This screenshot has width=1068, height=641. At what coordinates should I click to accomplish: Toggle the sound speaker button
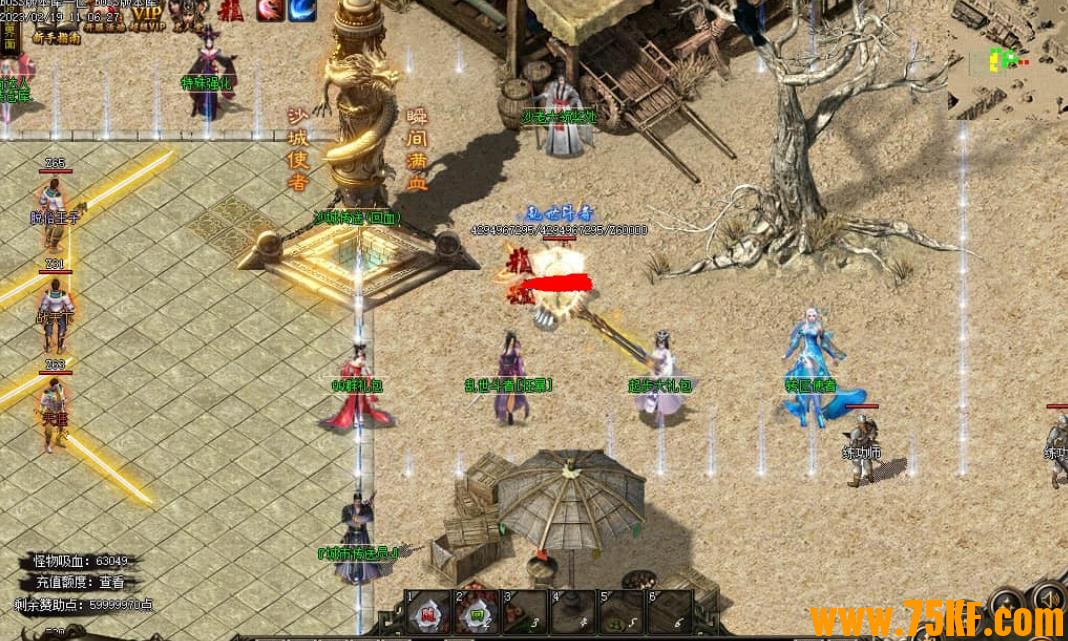tap(1050, 598)
